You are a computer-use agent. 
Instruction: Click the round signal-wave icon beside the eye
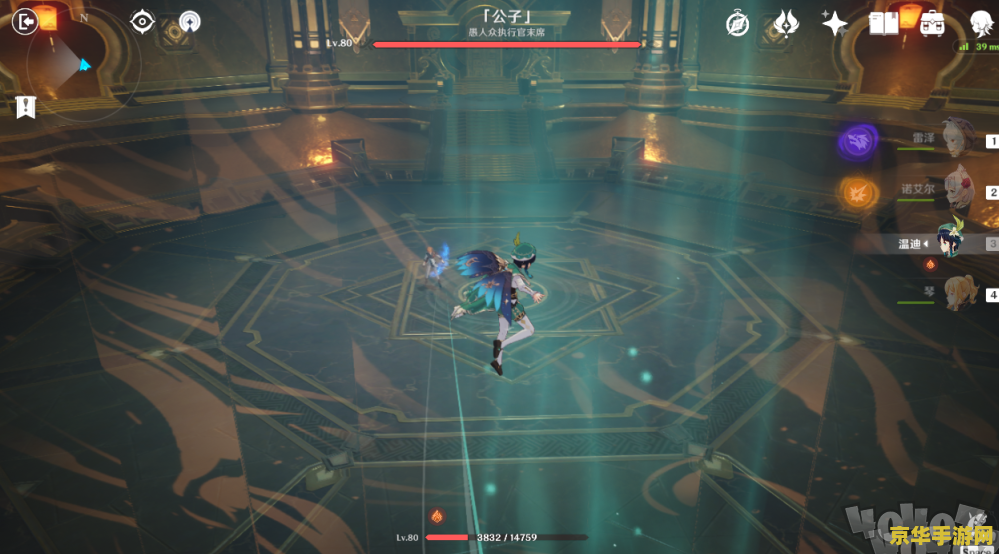(190, 22)
